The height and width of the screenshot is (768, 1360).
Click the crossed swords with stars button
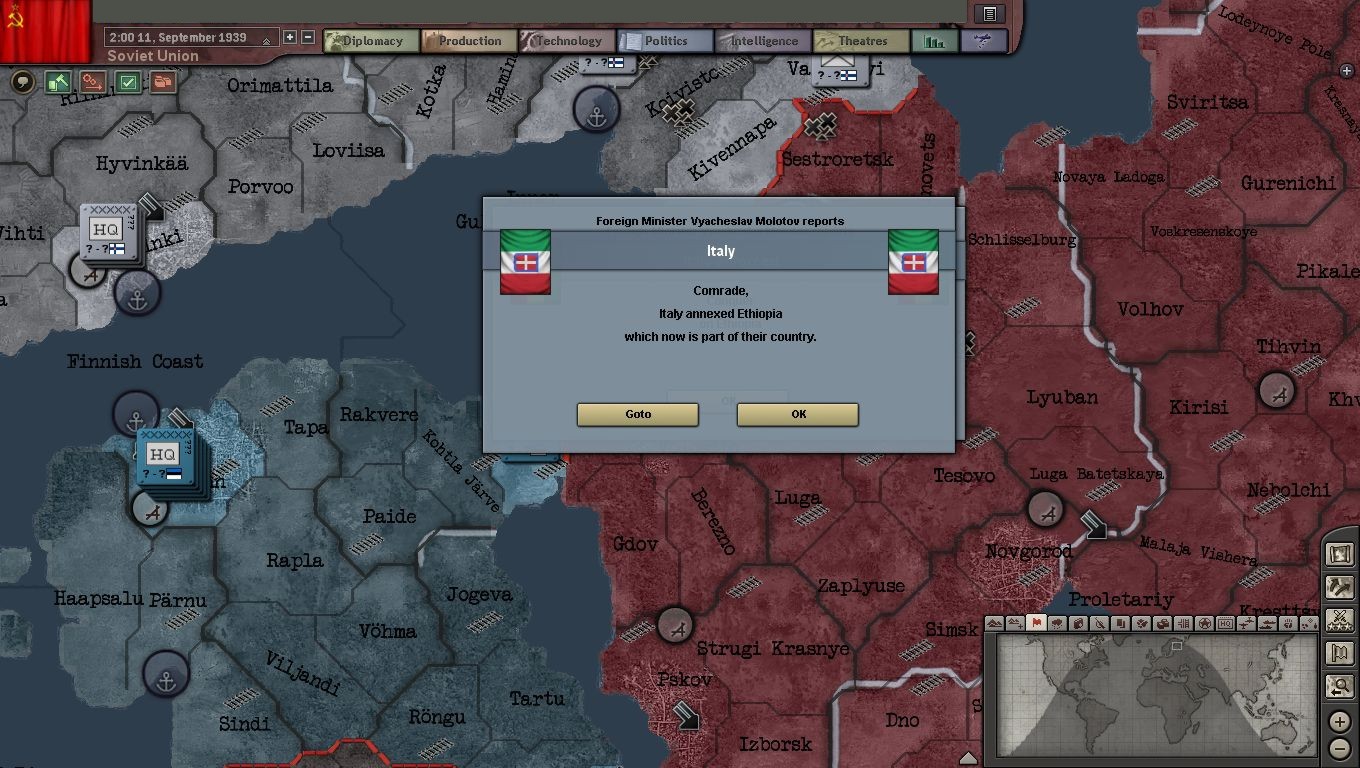click(1339, 620)
